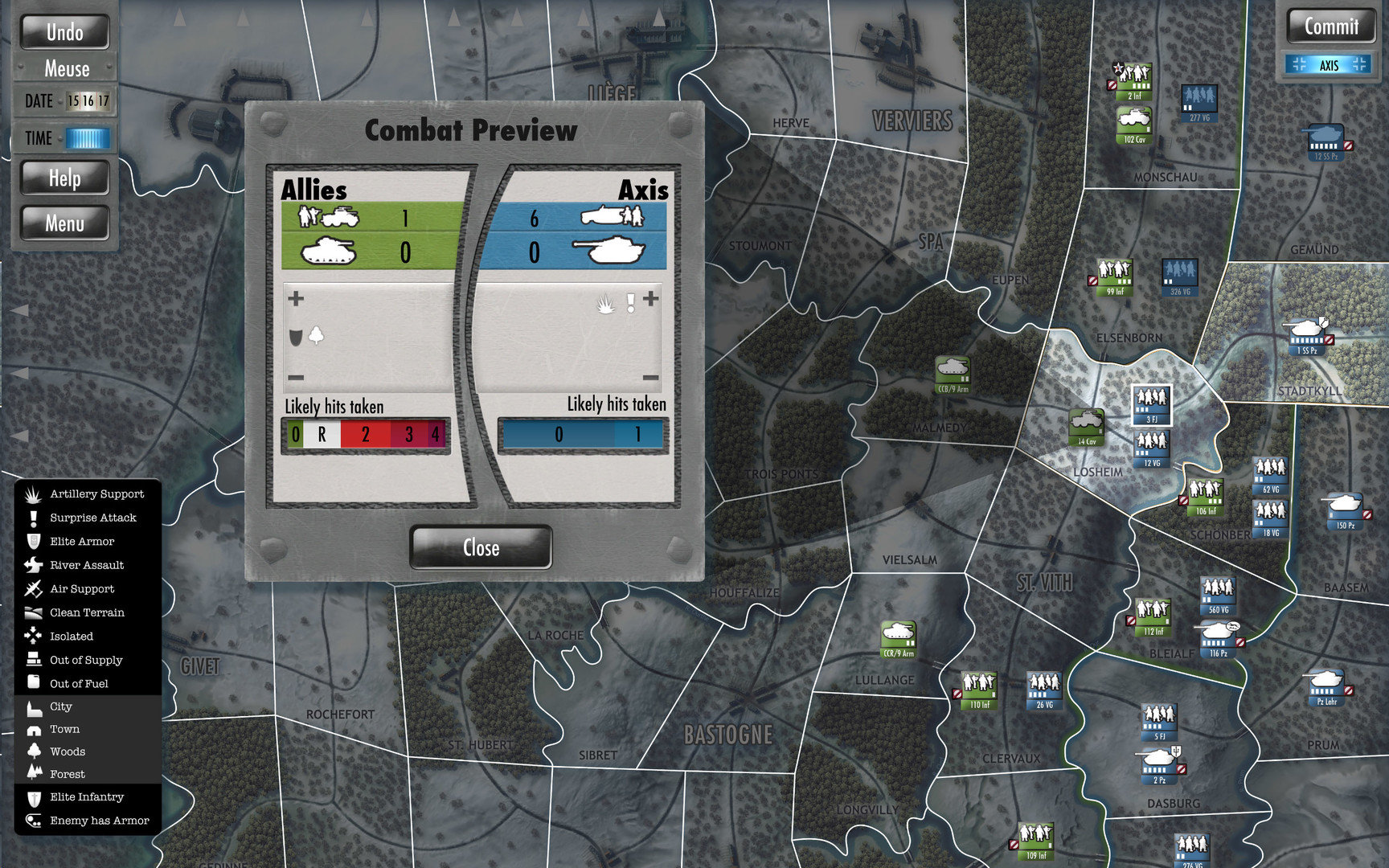Select the Isolated status icon

pyautogui.click(x=32, y=636)
